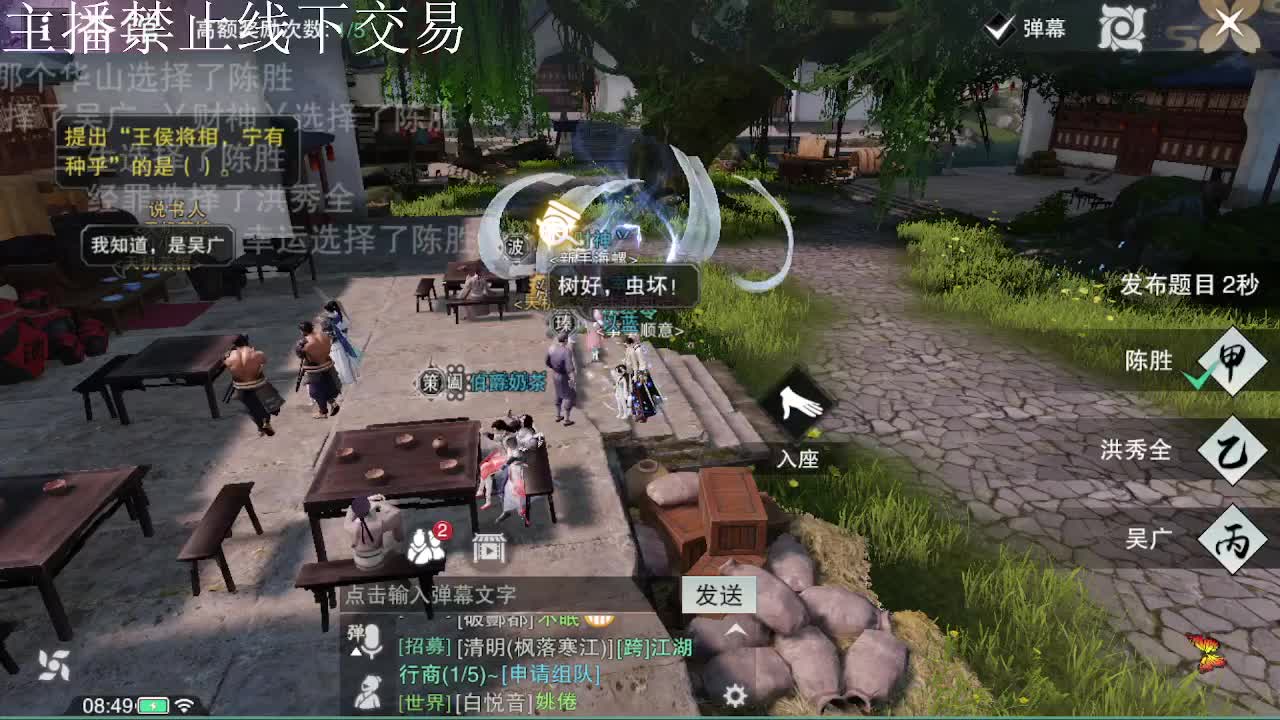
Task: Click the dialogue bubble 我知道，是吴广
Action: click(160, 245)
